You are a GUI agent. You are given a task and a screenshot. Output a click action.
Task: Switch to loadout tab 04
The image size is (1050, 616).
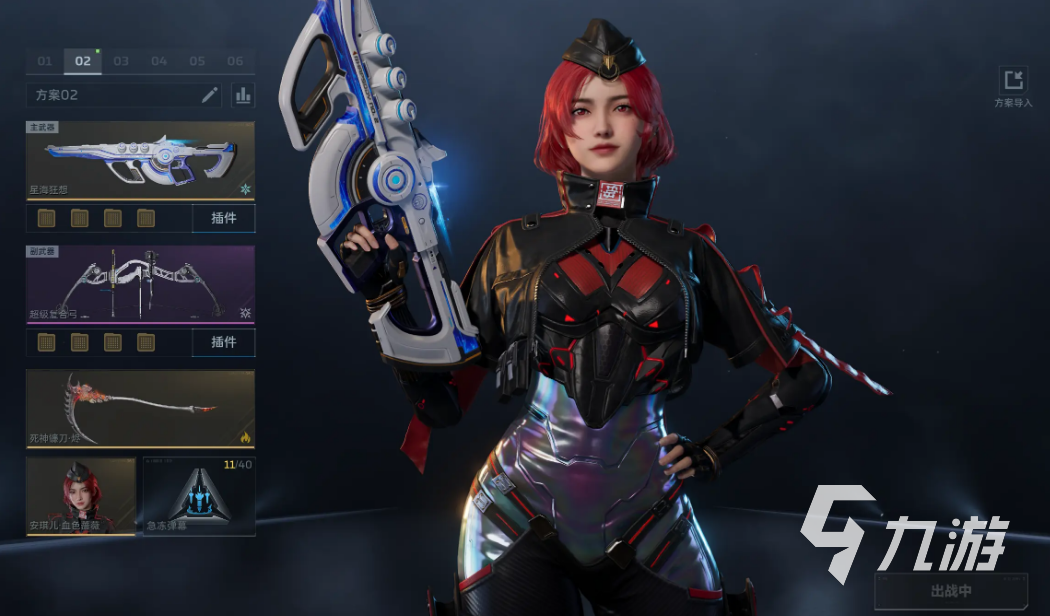point(159,61)
